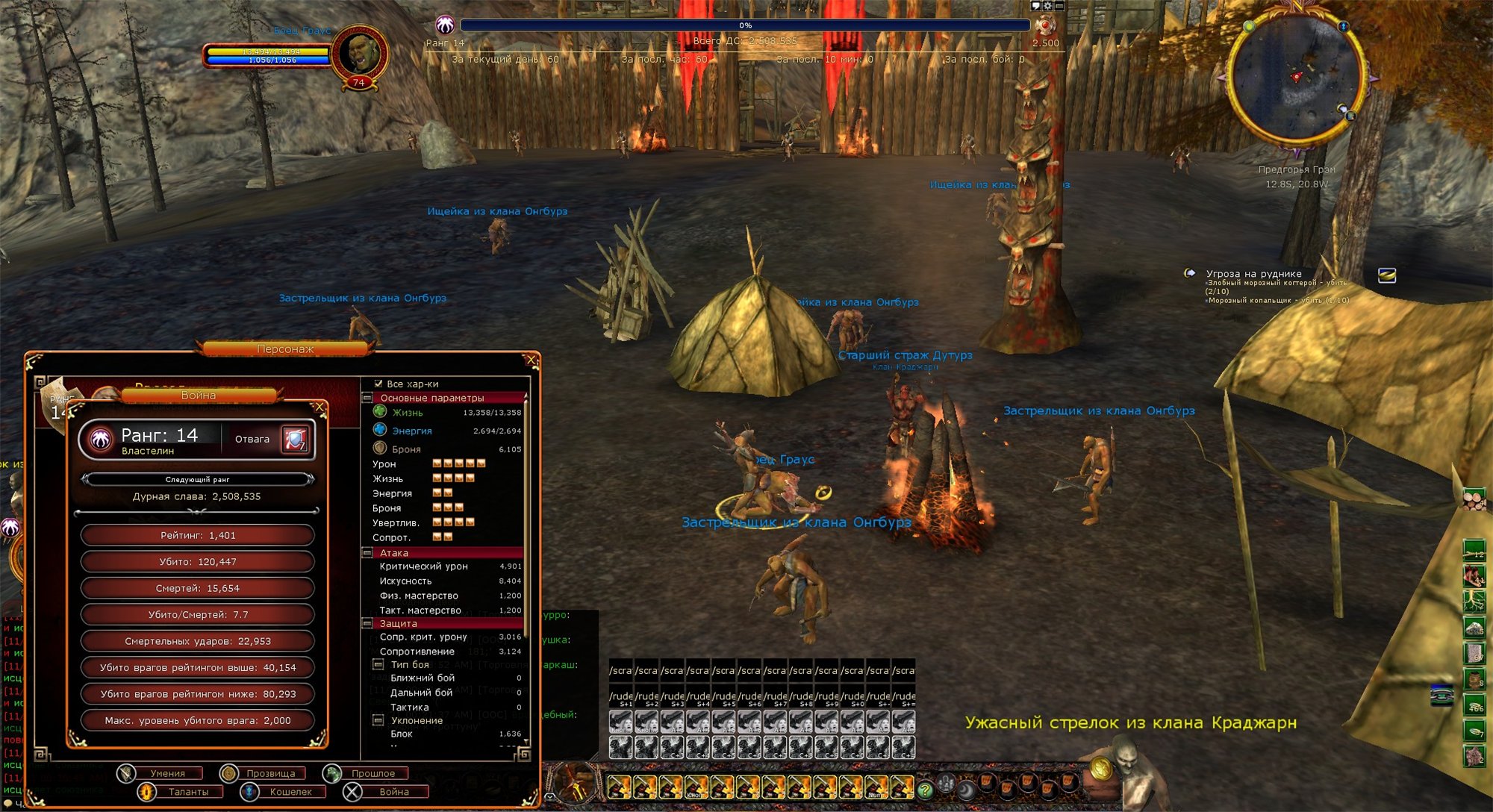Open the Умения tab

coord(166,773)
